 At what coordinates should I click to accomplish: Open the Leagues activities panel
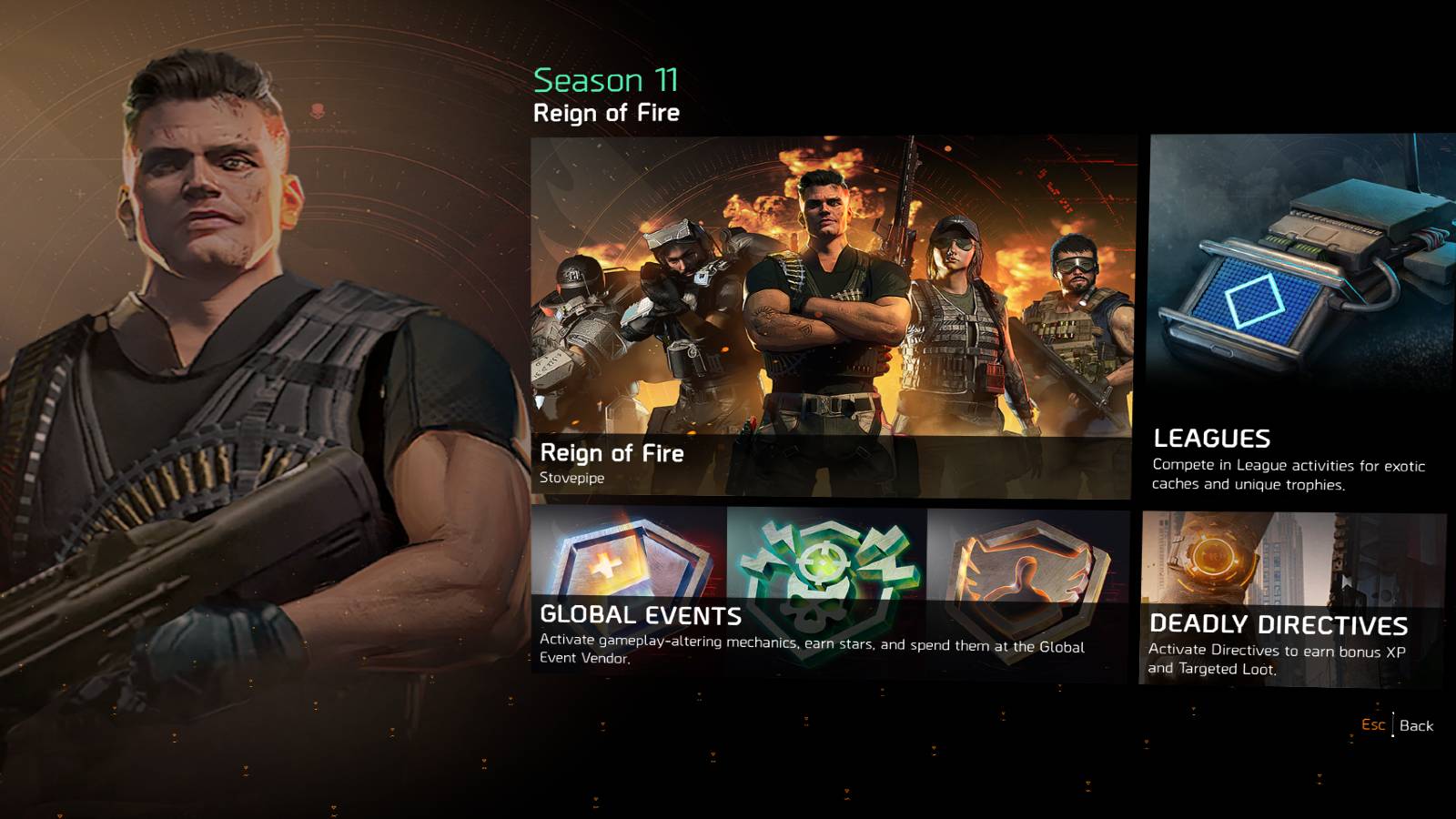point(1297,318)
